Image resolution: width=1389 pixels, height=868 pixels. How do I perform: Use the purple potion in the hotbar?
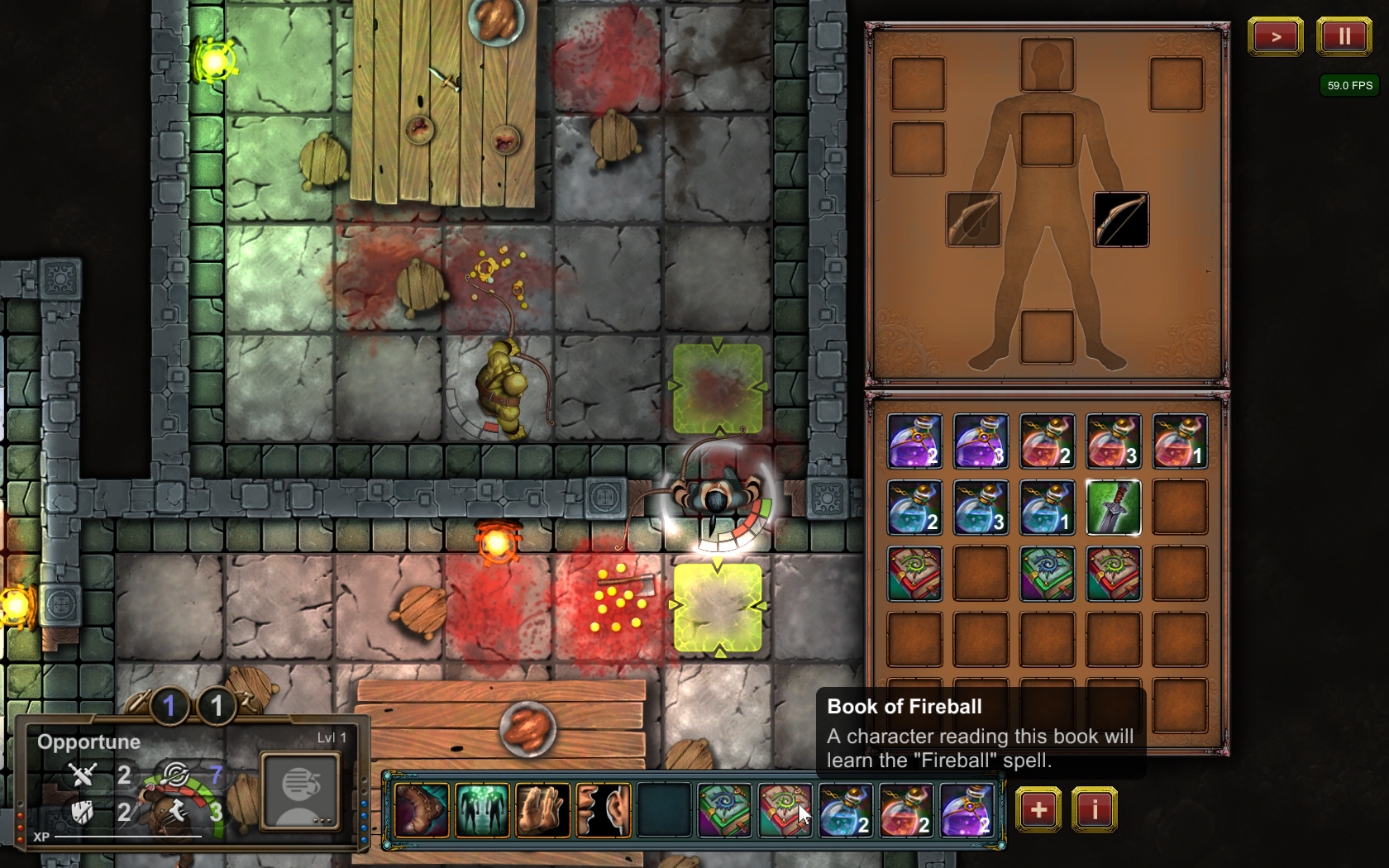[x=966, y=811]
